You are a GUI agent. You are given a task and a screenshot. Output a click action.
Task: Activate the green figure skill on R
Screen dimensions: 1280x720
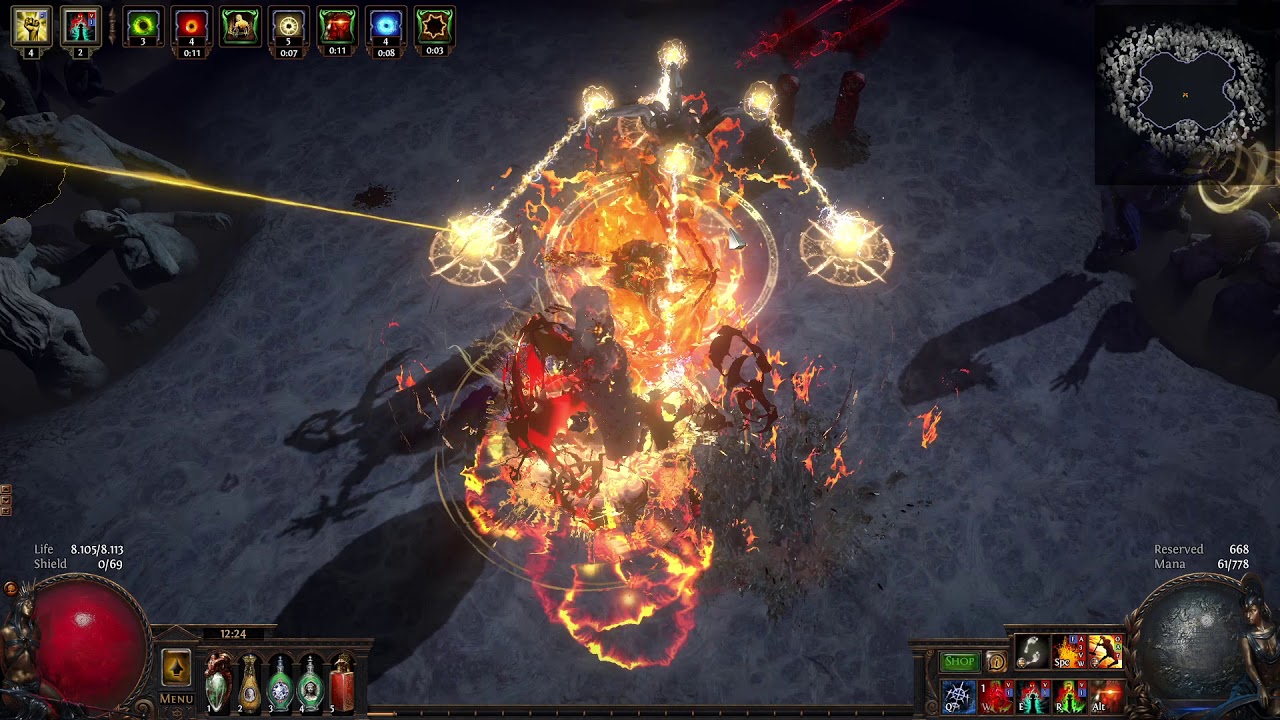coord(1068,696)
